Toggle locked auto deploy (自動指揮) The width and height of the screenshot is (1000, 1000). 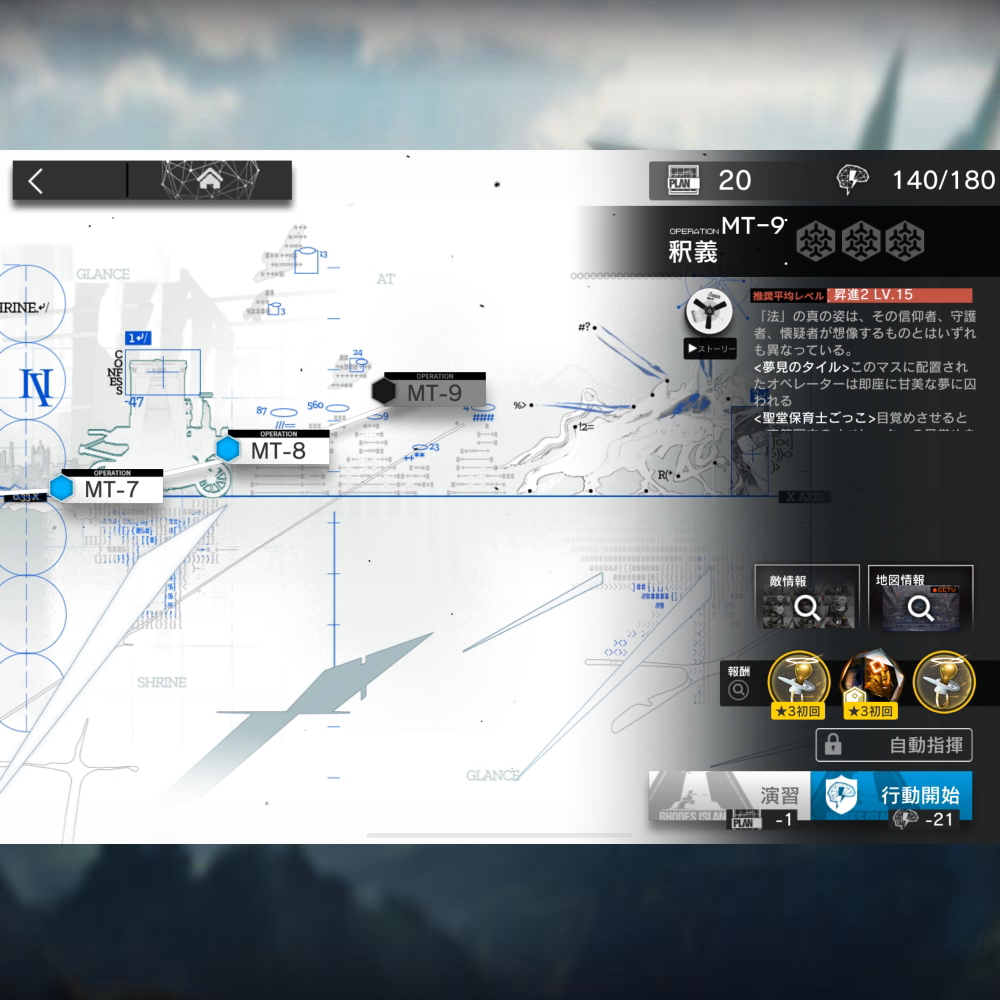pyautogui.click(x=893, y=745)
